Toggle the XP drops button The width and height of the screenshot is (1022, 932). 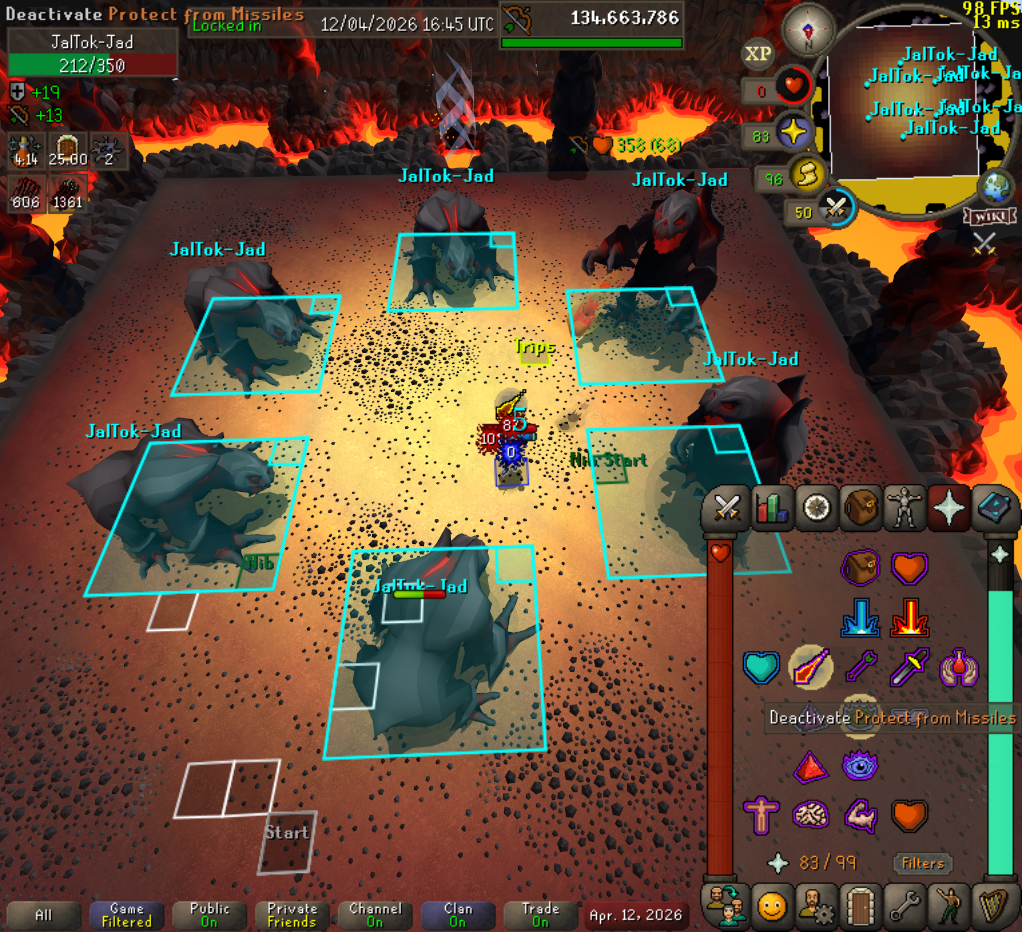coord(758,53)
